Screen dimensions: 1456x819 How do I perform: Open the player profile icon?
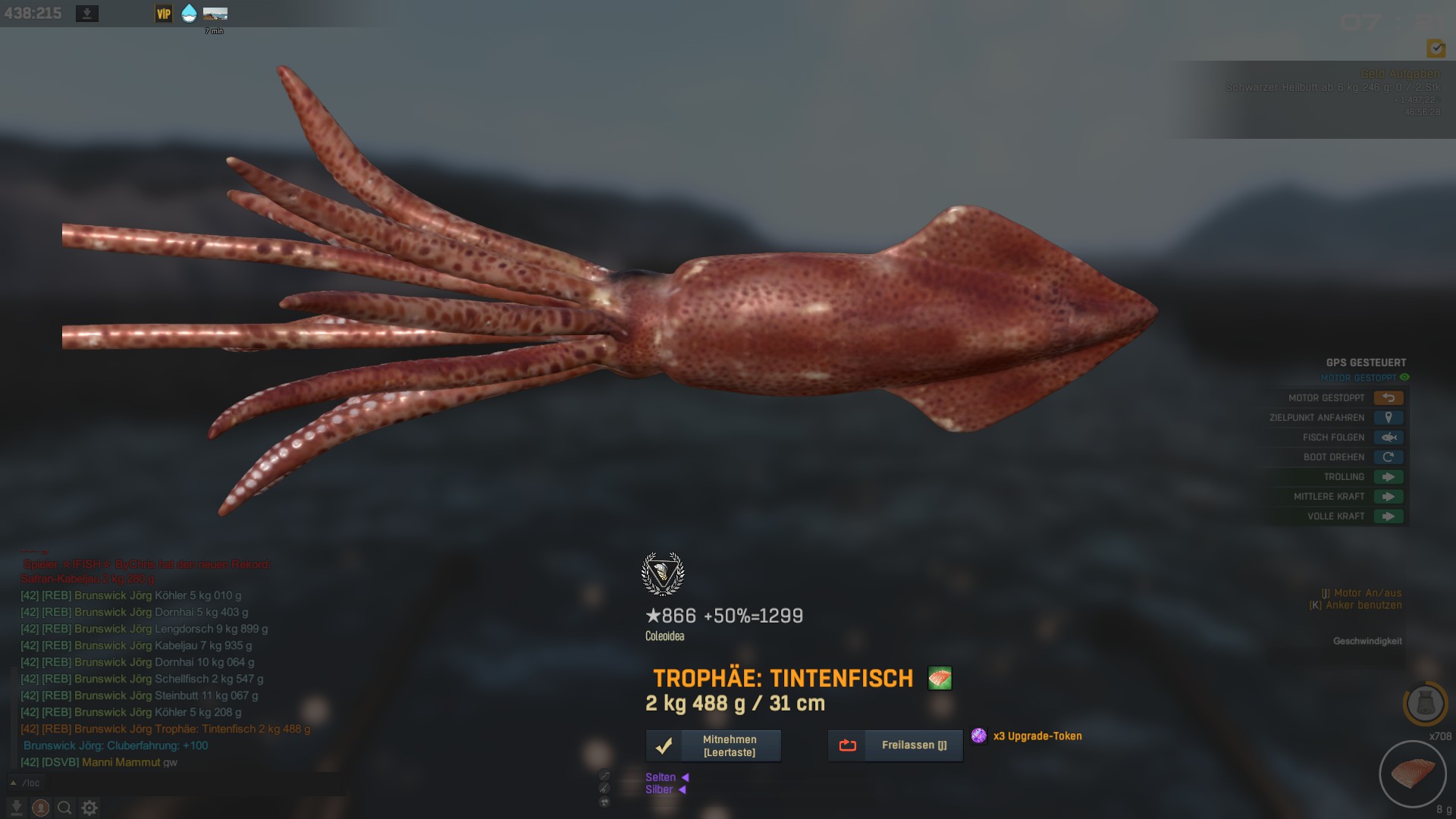(x=41, y=808)
